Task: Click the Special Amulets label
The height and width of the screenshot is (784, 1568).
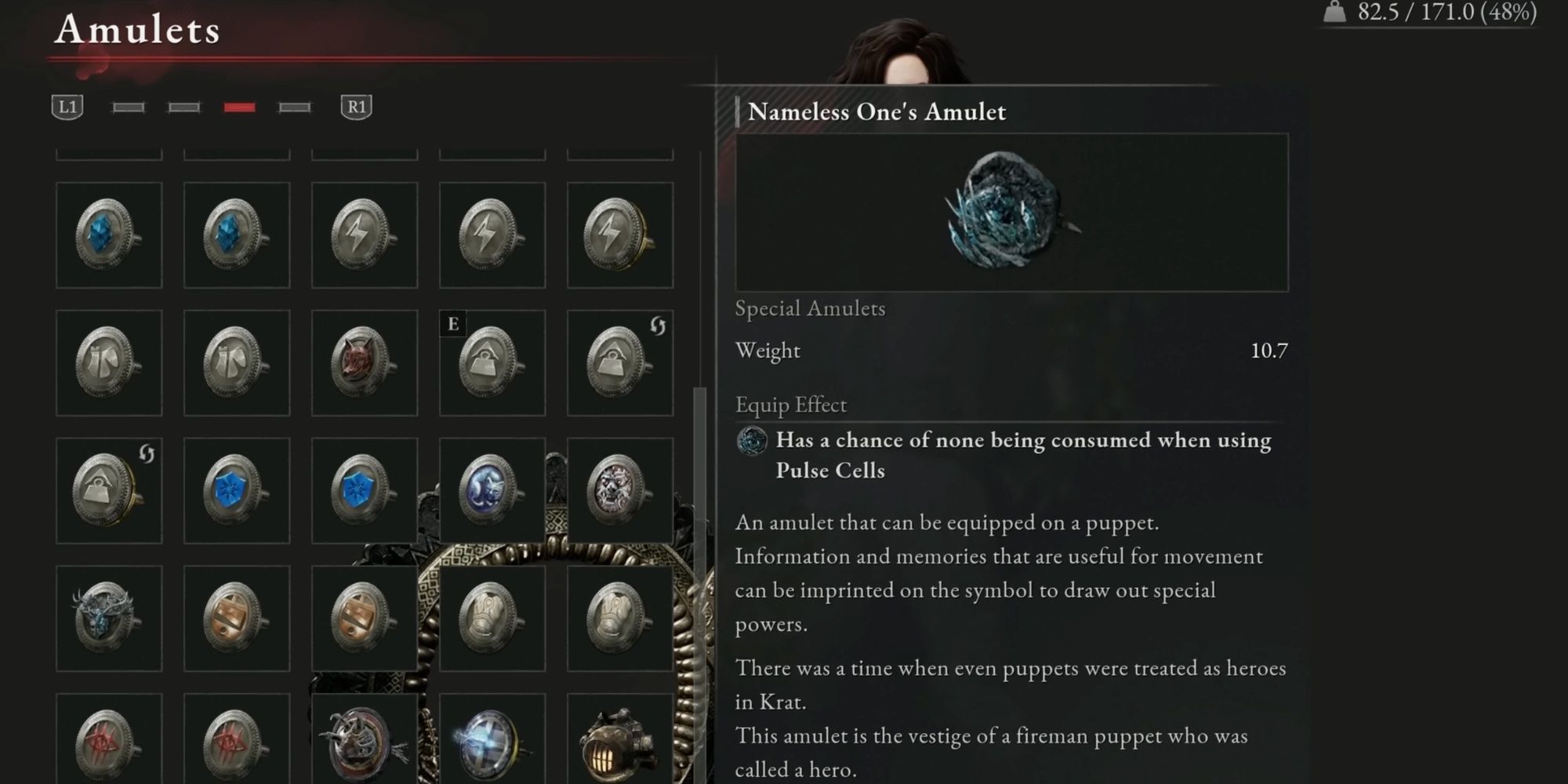Action: (x=809, y=309)
